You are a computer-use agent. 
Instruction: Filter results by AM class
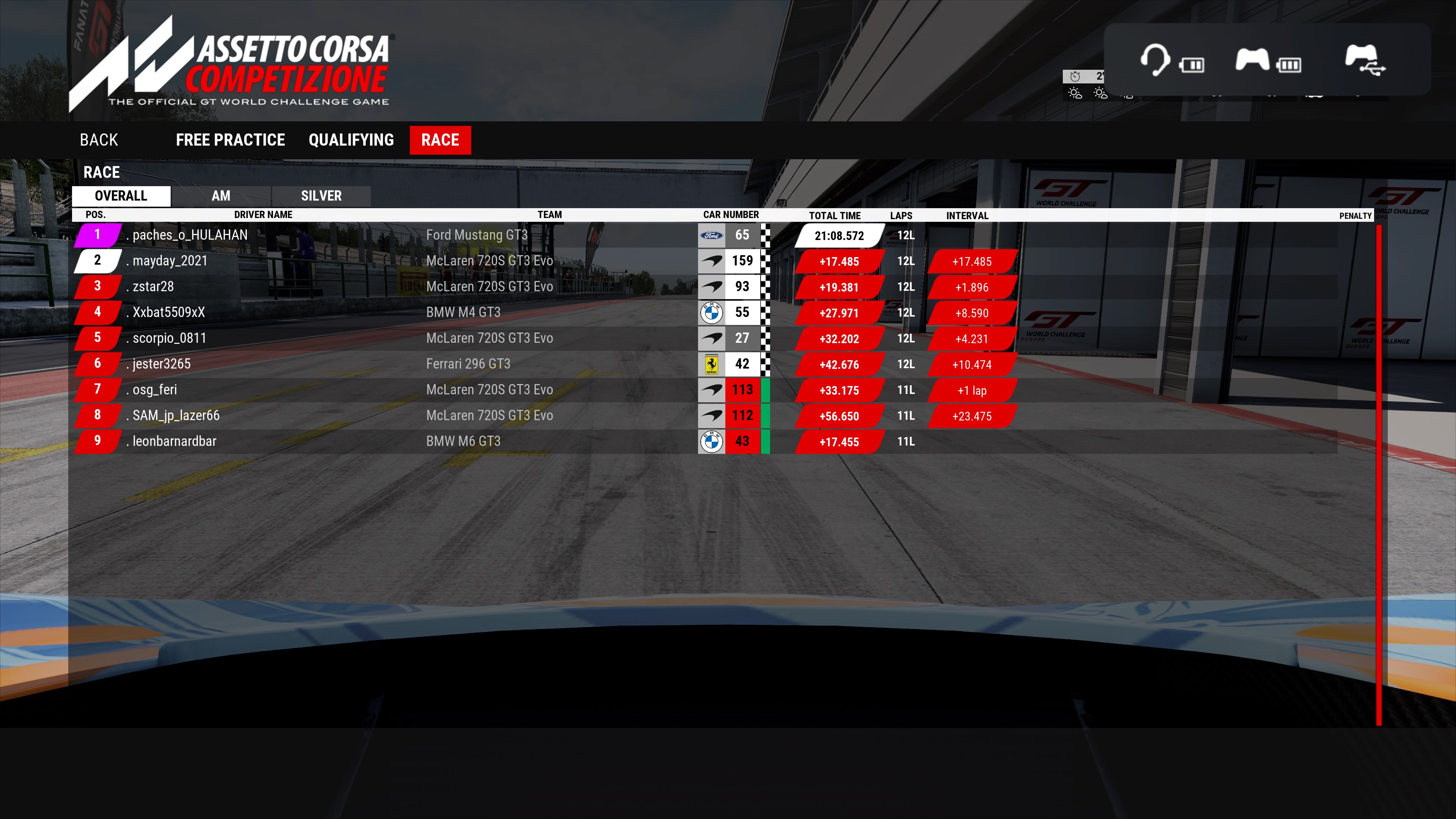pos(220,196)
